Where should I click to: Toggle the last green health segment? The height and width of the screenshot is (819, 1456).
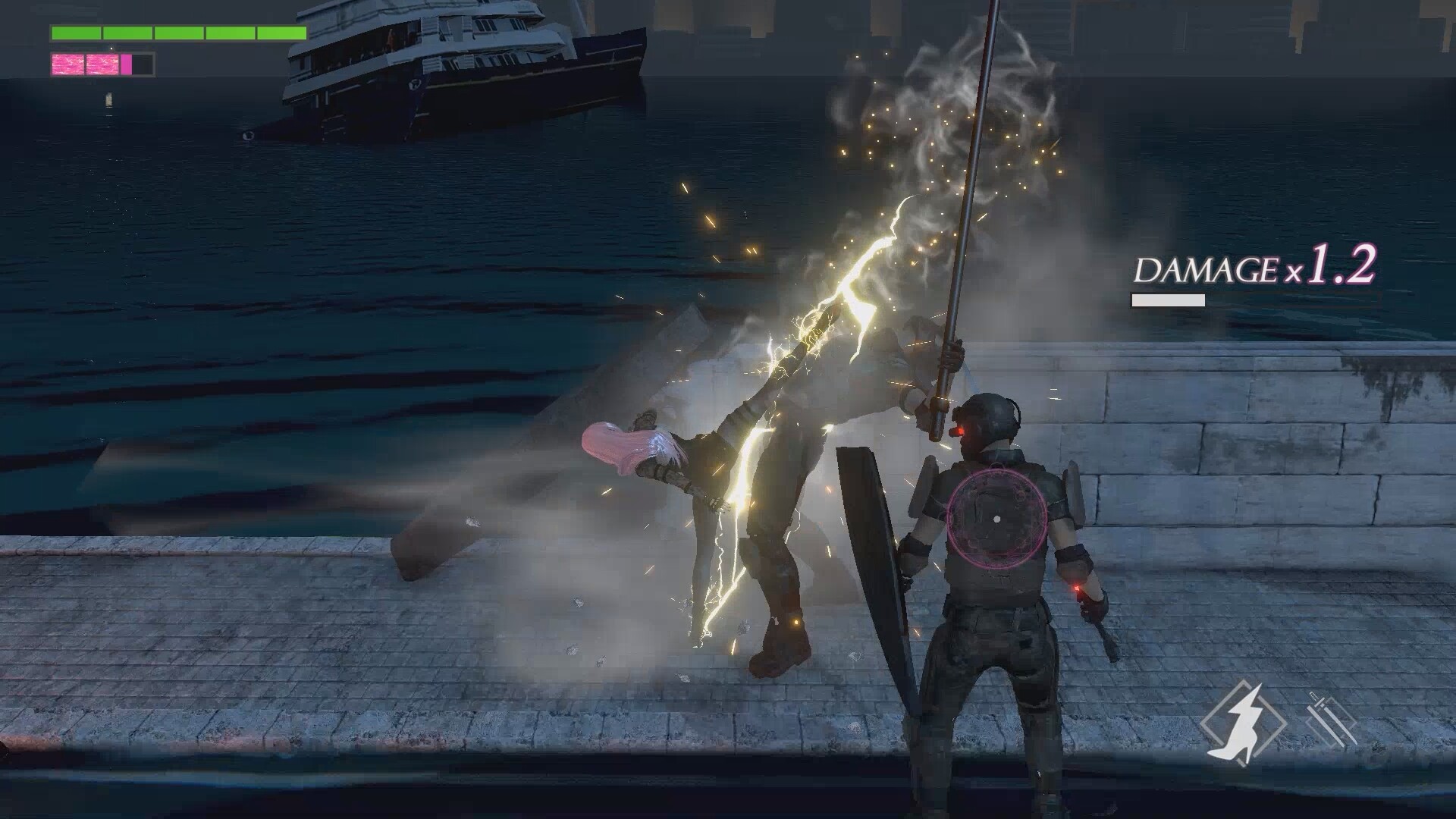click(281, 33)
